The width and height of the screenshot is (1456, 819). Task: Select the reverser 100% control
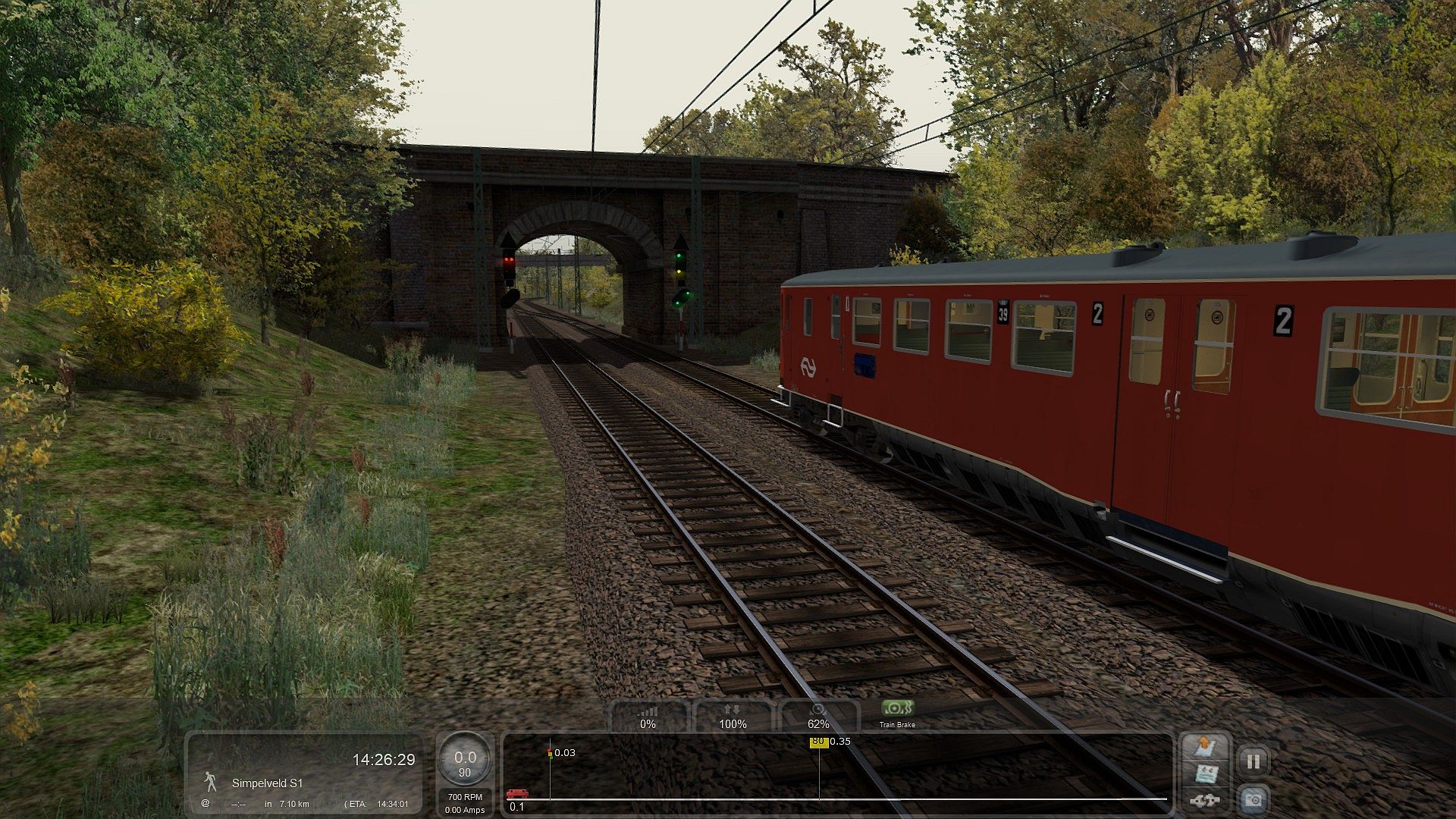click(733, 717)
